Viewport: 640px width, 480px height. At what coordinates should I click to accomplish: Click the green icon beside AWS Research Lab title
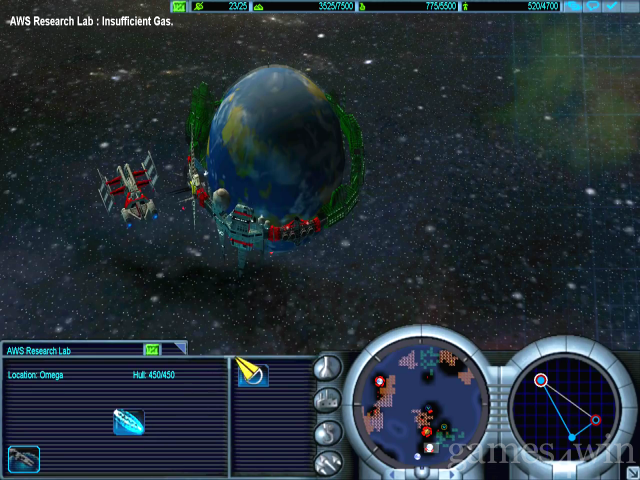(152, 350)
